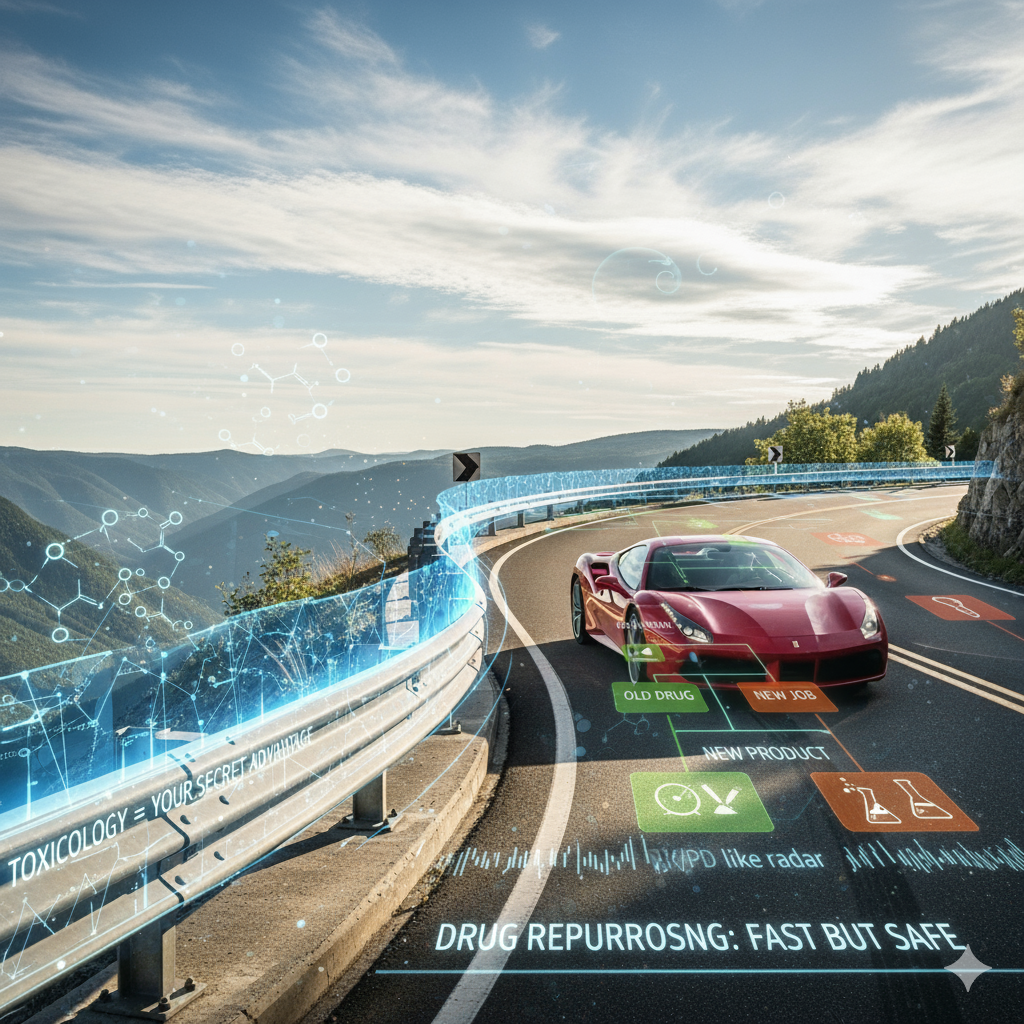Choose the orange NEW JOB label

click(x=787, y=697)
